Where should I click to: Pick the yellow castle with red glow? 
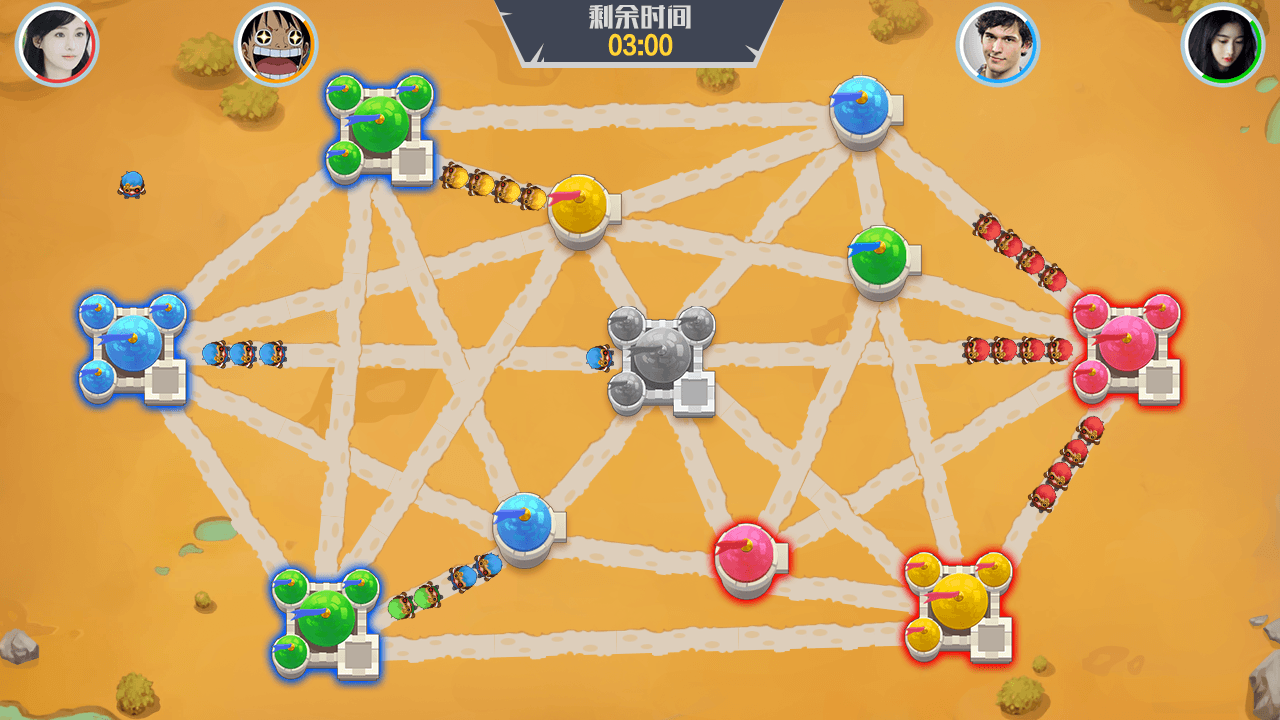pyautogui.click(x=958, y=604)
